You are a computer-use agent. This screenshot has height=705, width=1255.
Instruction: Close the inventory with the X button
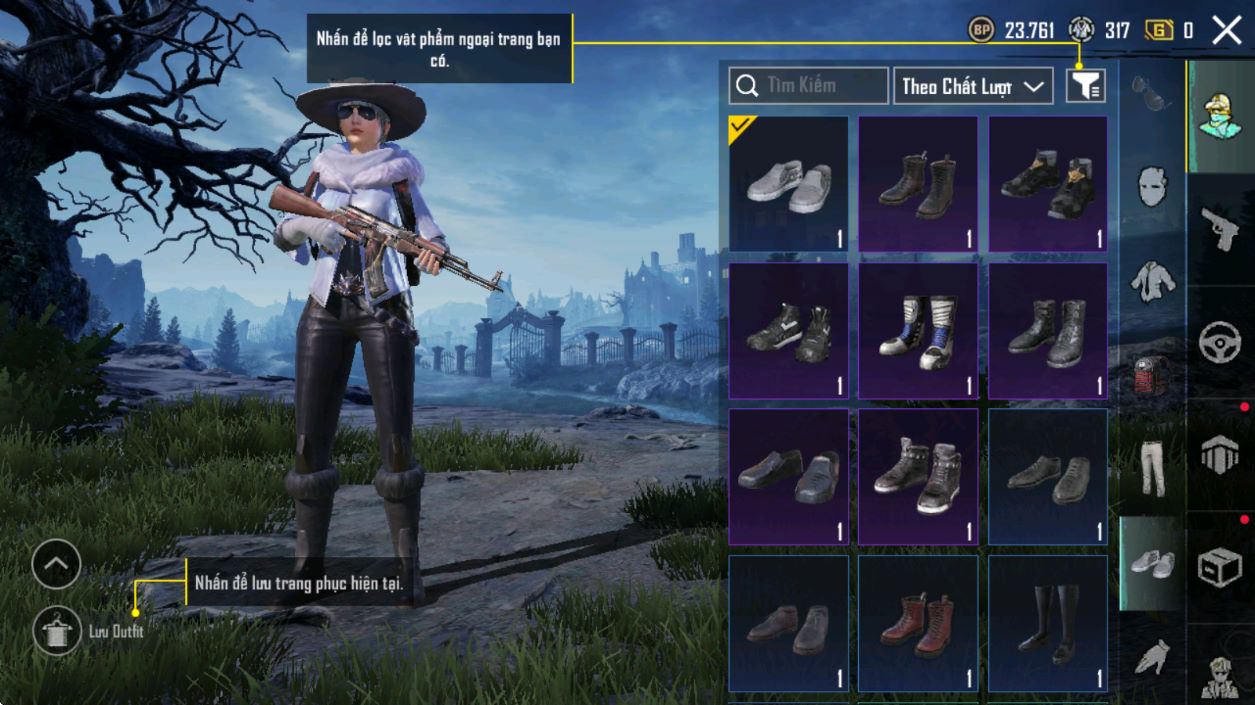click(1227, 31)
